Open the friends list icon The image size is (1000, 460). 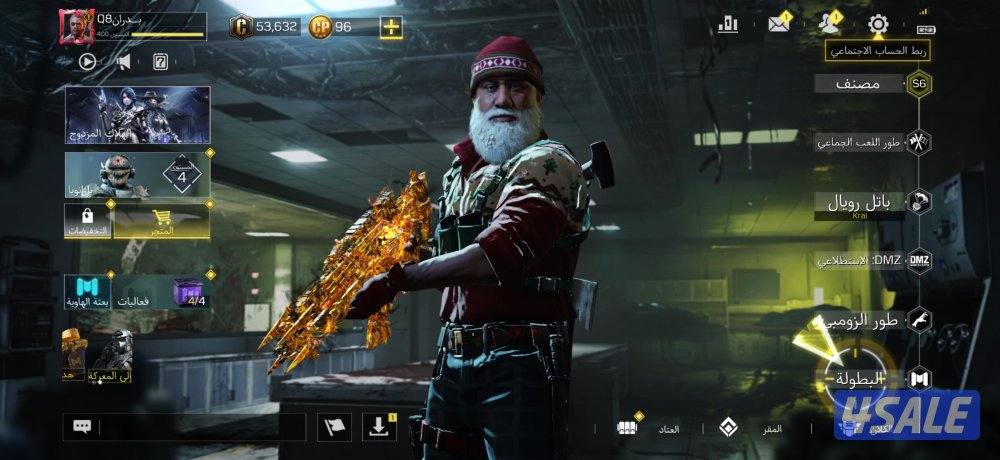pos(829,24)
